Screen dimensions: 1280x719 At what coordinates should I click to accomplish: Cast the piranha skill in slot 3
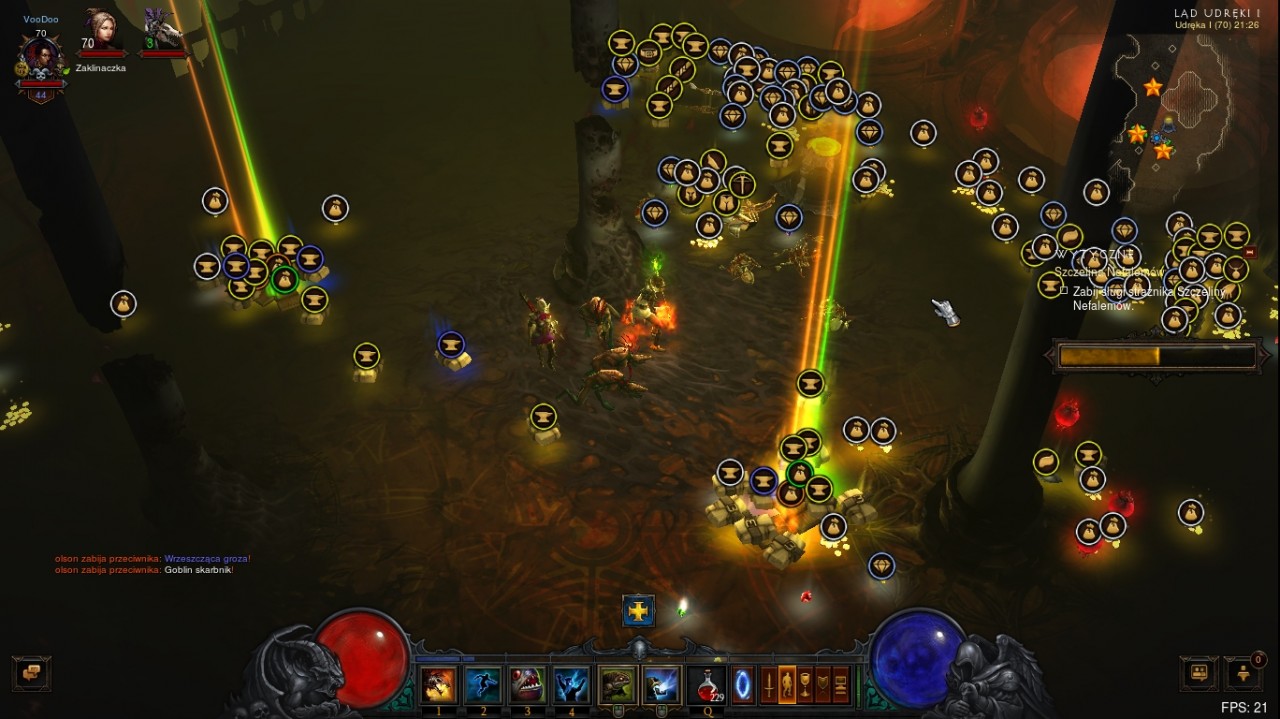527,684
